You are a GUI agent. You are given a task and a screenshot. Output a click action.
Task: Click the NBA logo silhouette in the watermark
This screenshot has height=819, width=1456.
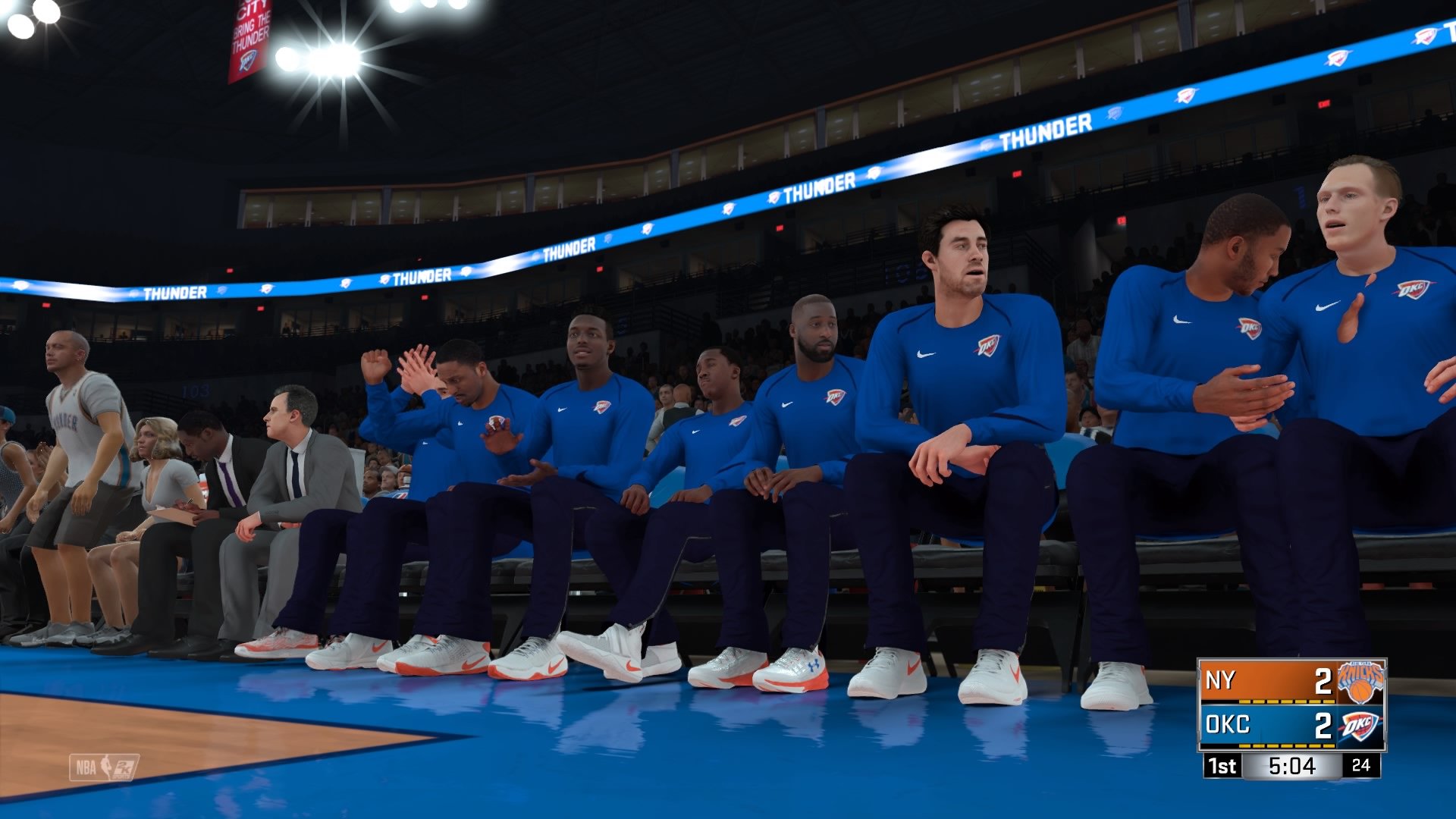(x=105, y=765)
